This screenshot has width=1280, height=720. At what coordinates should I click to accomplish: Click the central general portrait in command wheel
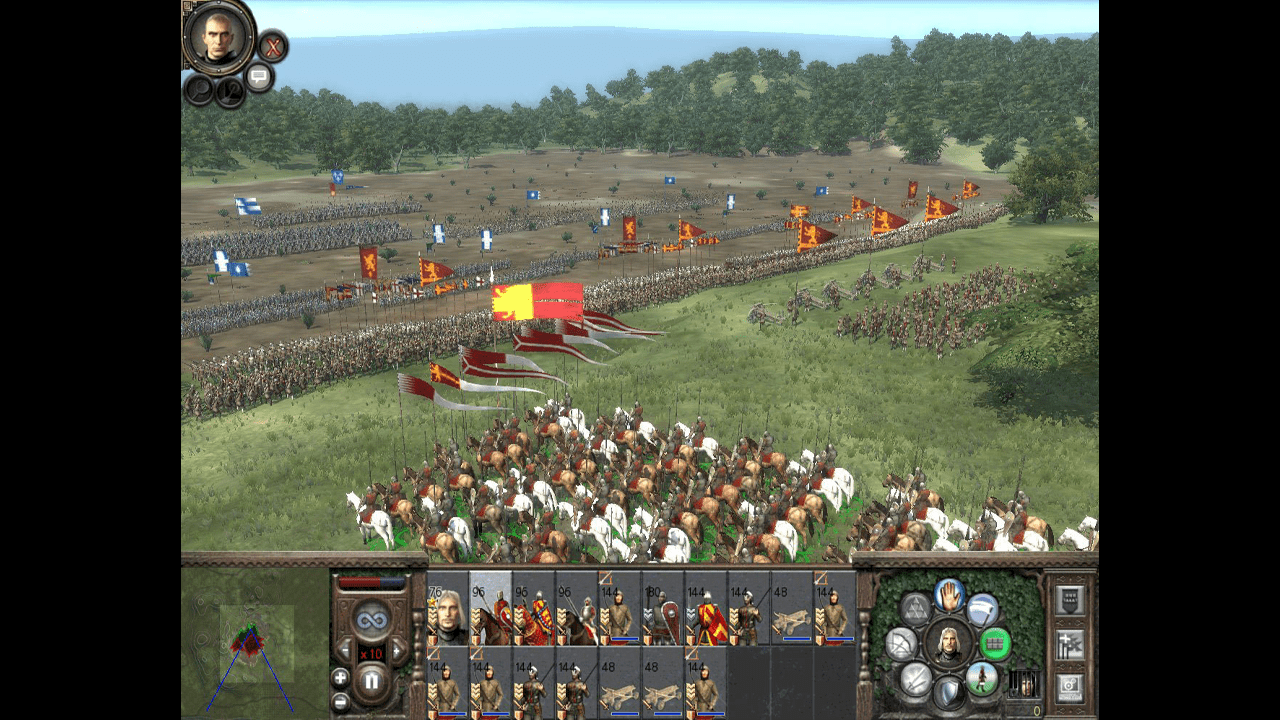(x=949, y=643)
